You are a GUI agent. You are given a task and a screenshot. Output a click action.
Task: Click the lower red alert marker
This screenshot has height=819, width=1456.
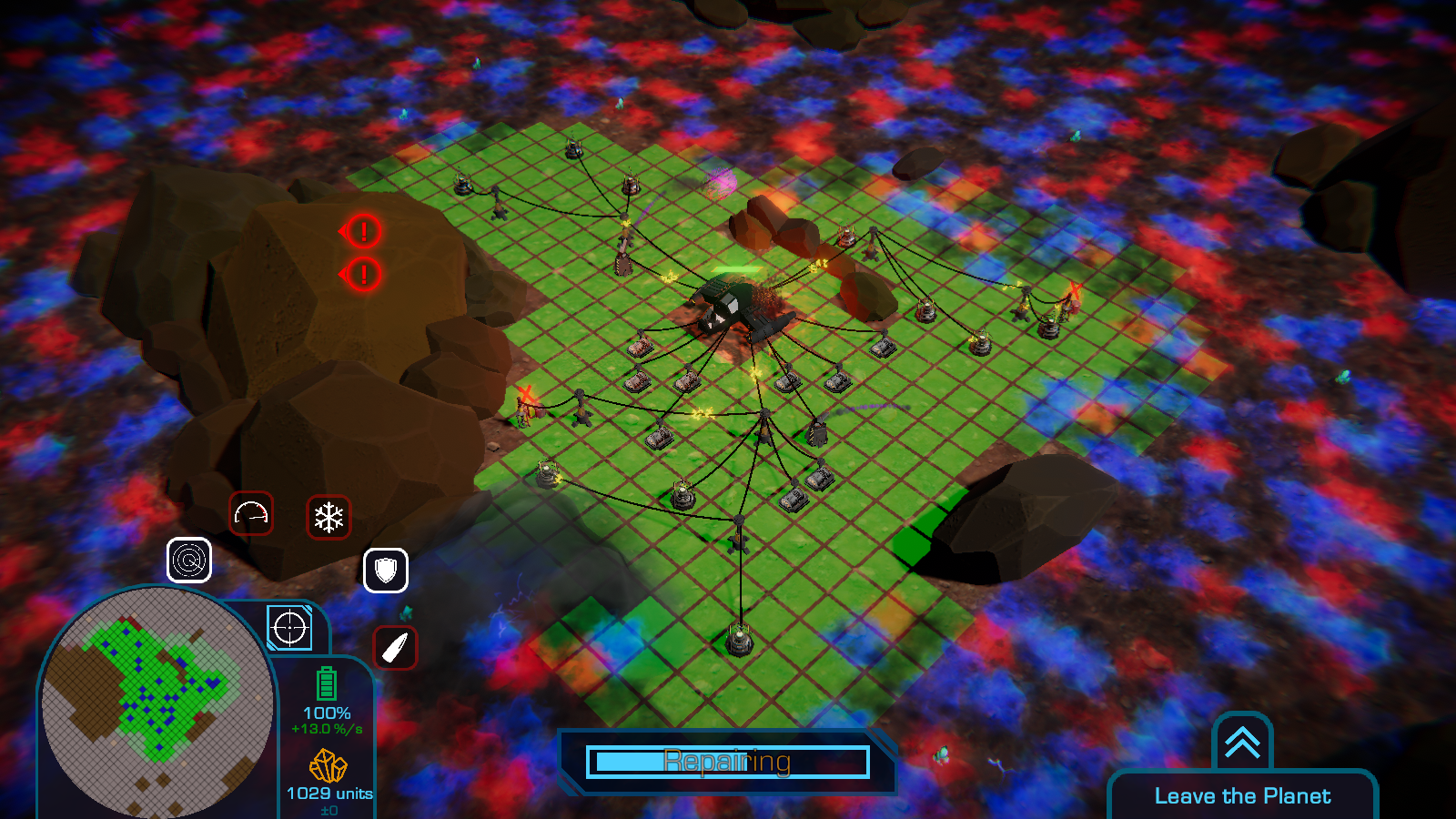point(363,273)
